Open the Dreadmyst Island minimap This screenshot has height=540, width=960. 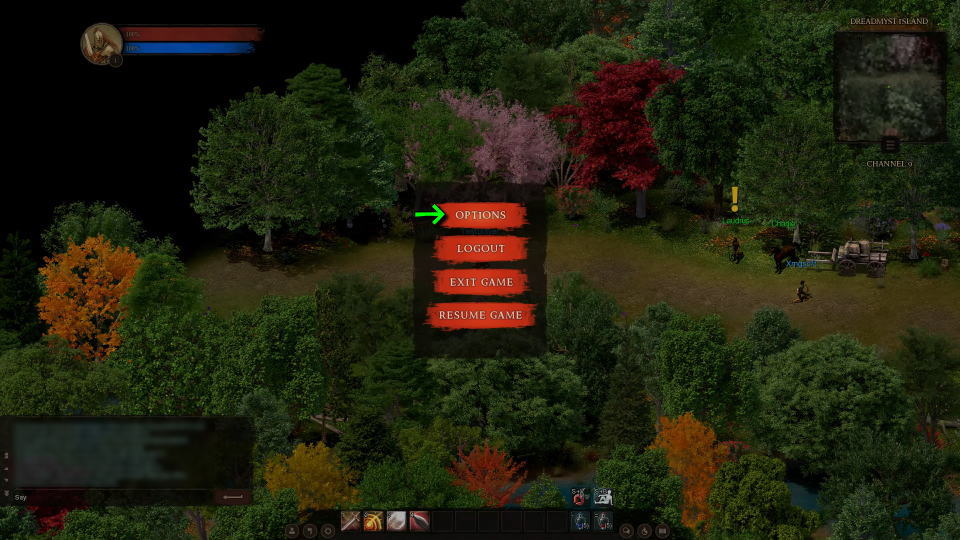(889, 86)
